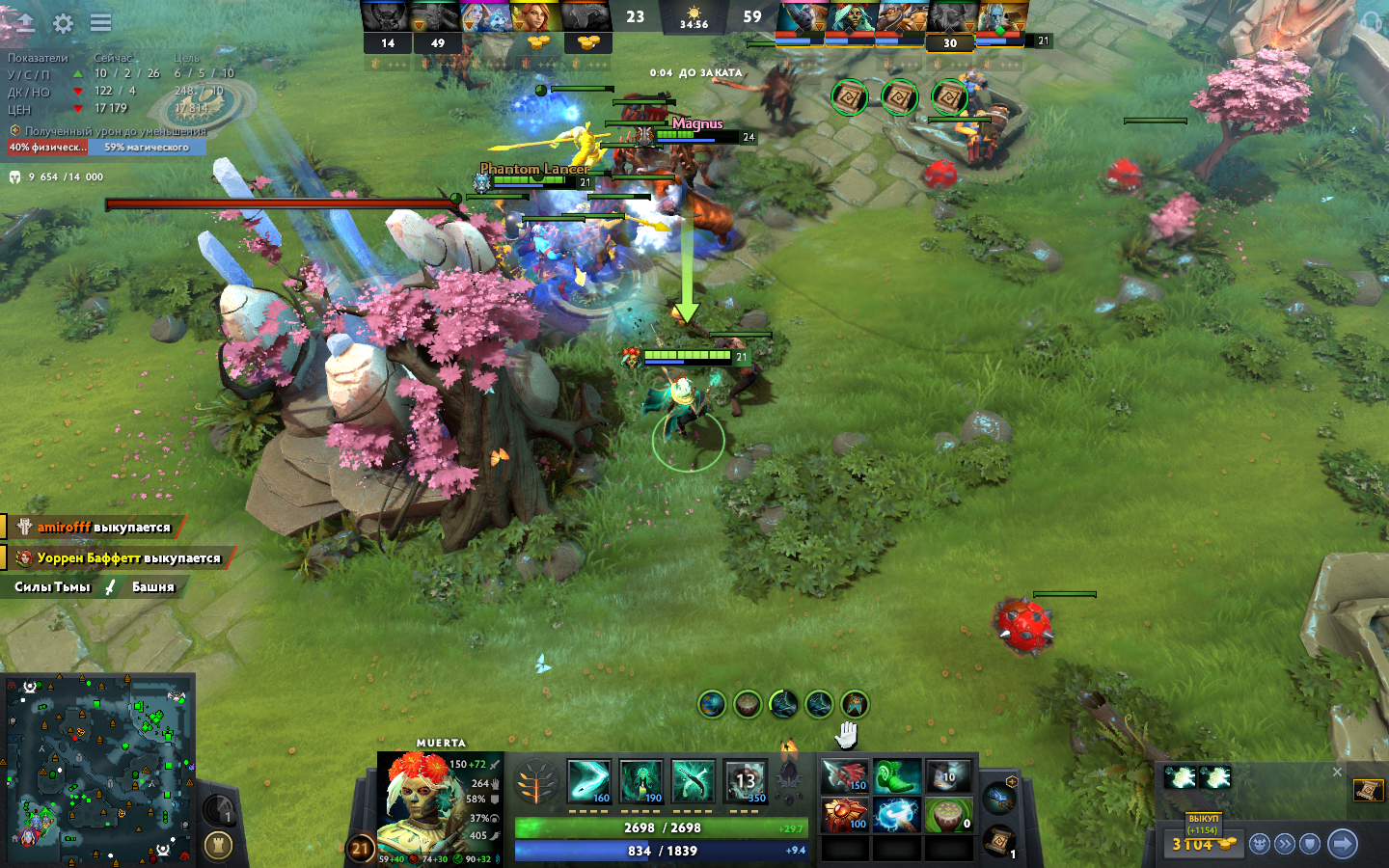
Task: Activate The Calling ability icon
Action: pos(641,781)
